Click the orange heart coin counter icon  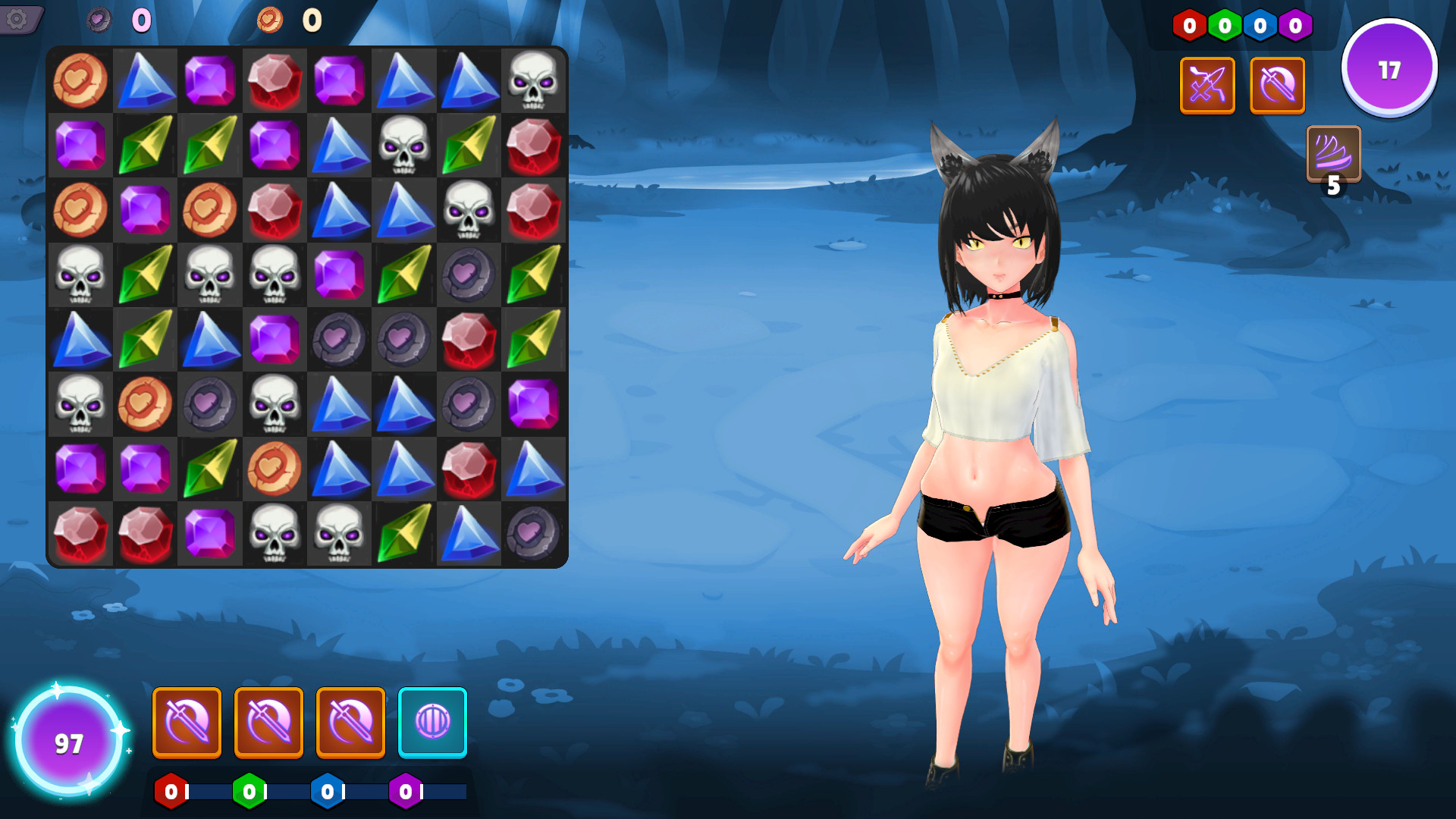pyautogui.click(x=271, y=20)
